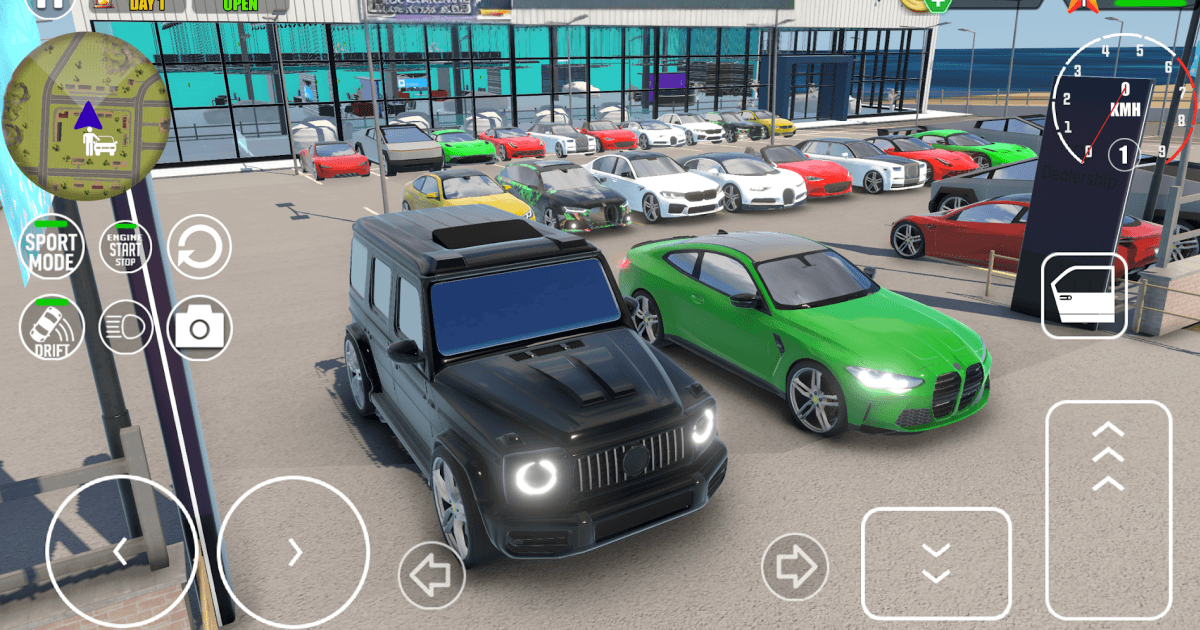Open the circular minimap

pyautogui.click(x=85, y=116)
